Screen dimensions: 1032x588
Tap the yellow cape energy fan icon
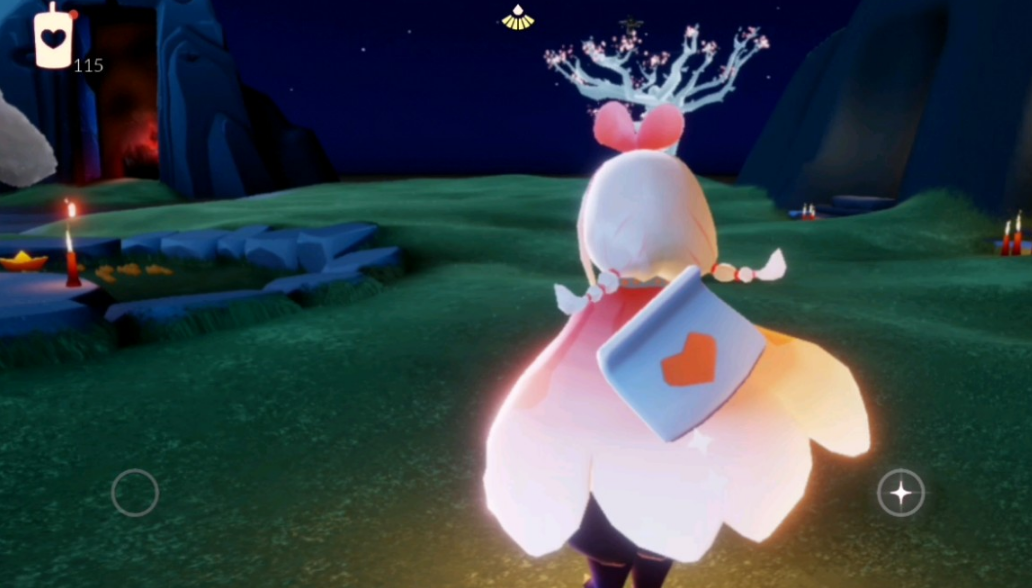tap(517, 18)
